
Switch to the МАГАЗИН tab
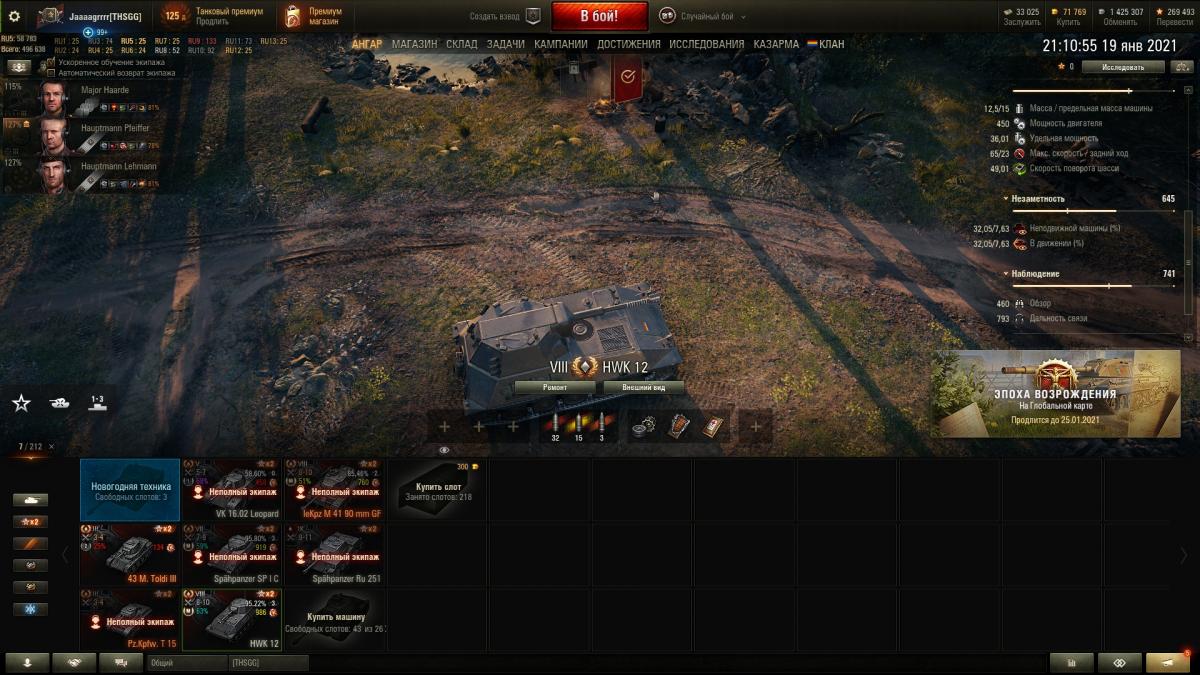click(x=414, y=44)
